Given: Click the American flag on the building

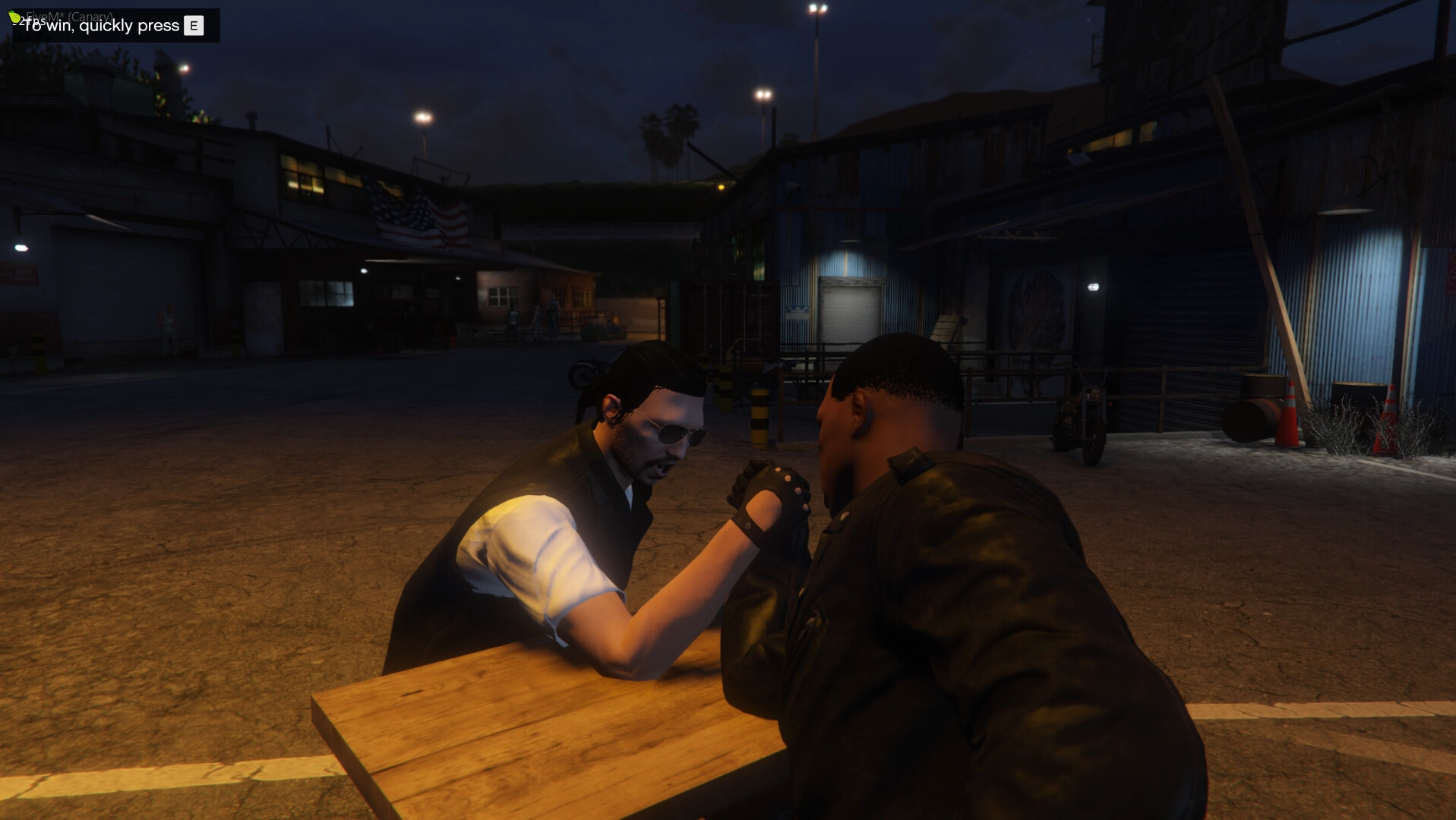Looking at the screenshot, I should pos(420,219).
